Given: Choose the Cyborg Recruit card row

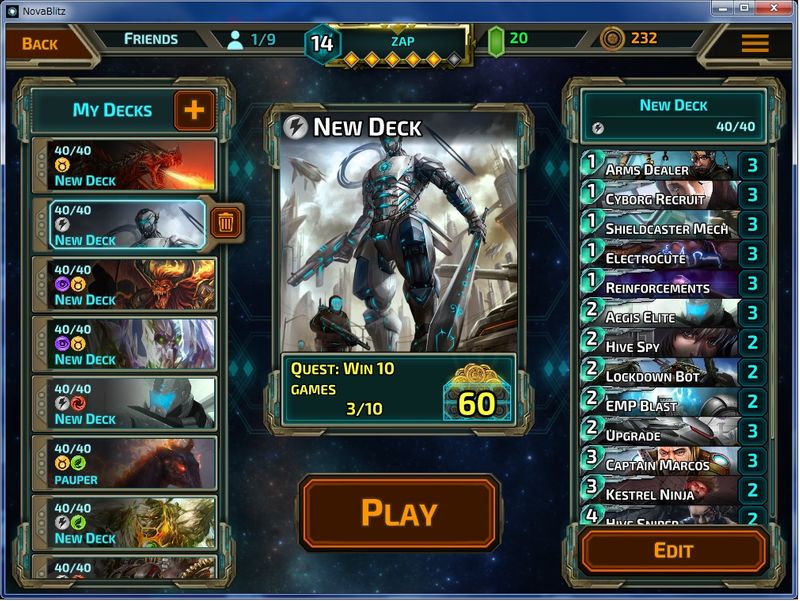Looking at the screenshot, I should (660, 195).
